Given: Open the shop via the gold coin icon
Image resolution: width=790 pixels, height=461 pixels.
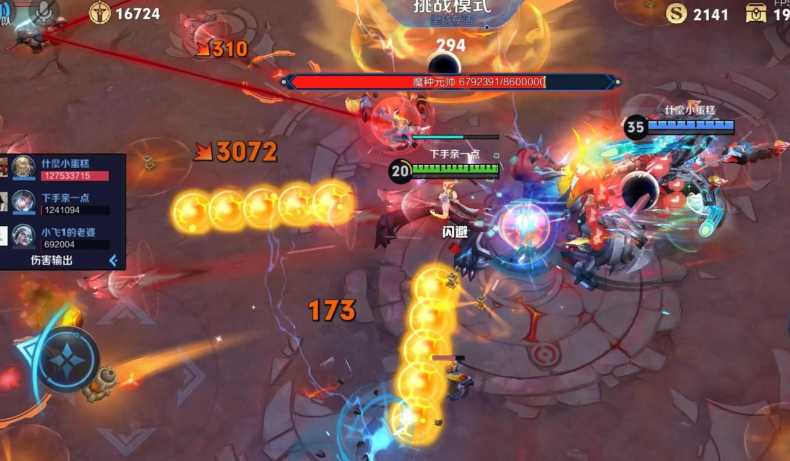Looking at the screenshot, I should point(677,13).
